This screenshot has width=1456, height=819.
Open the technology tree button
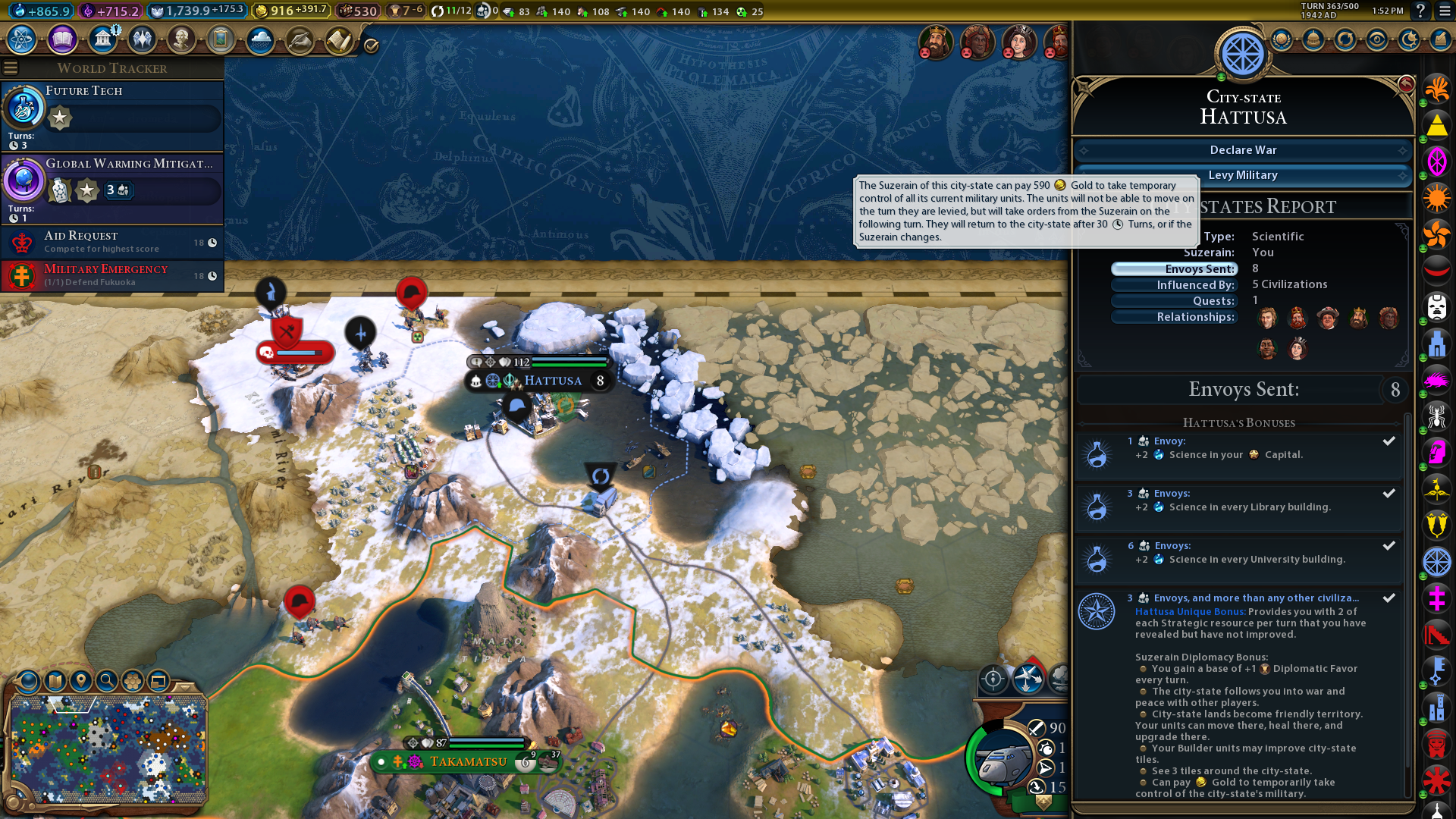pos(22,39)
